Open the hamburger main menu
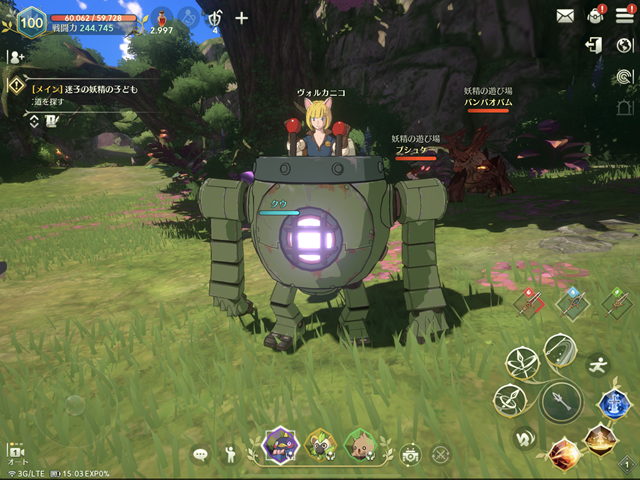The height and width of the screenshot is (480, 640). [x=624, y=15]
